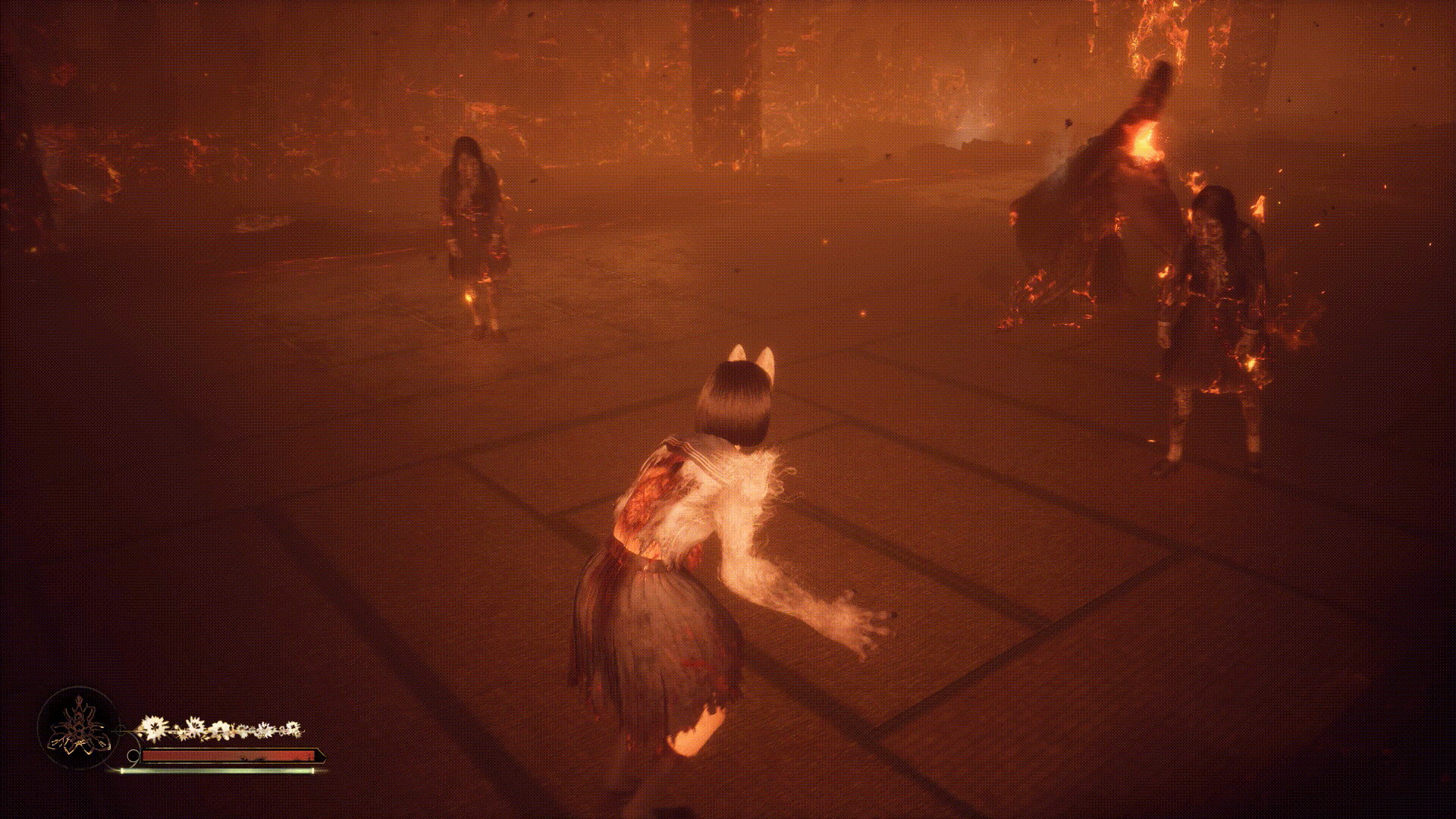Click the circular golden flower emblem
Viewport: 1456px width, 819px height.
78,728
